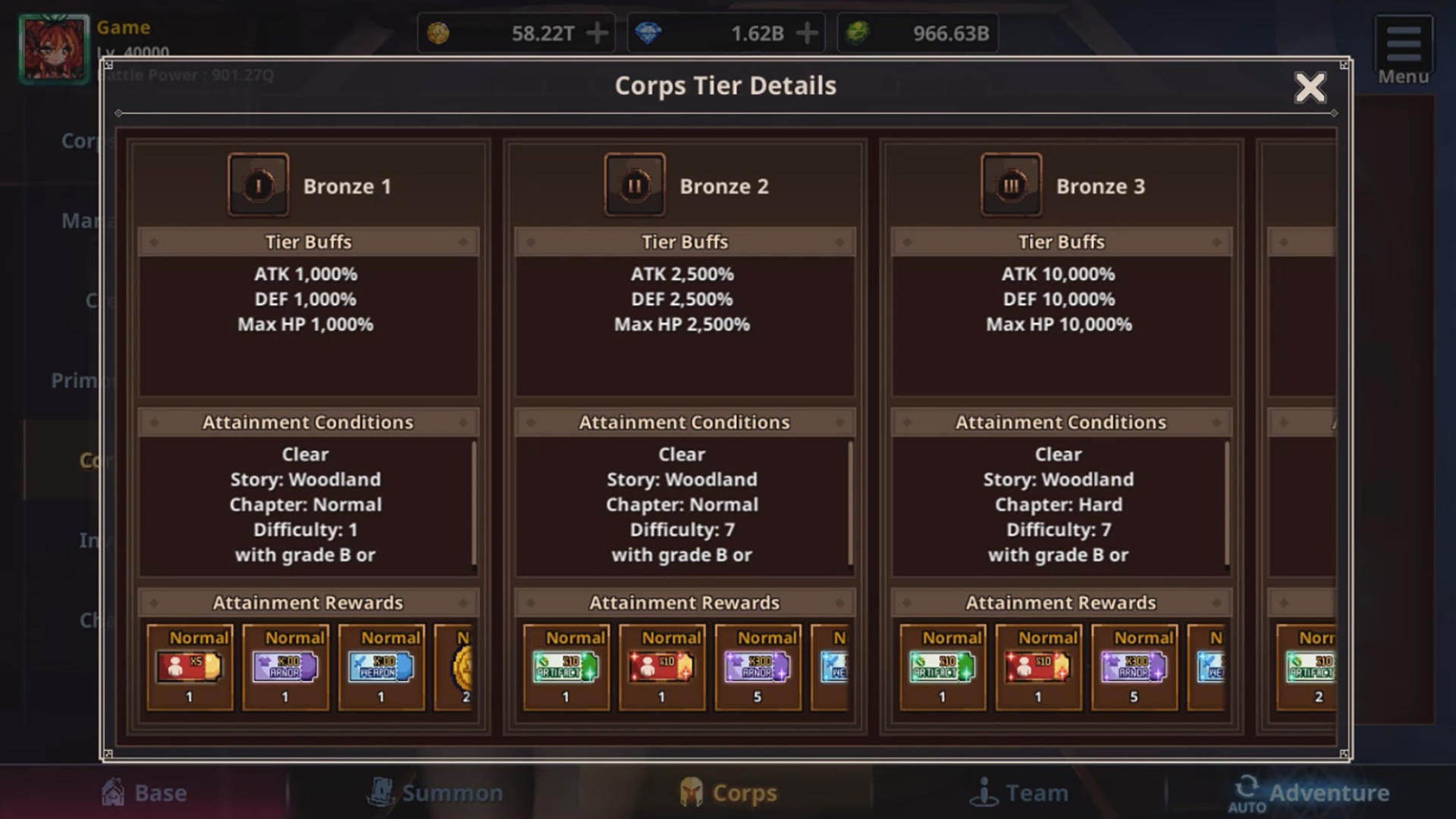1456x819 pixels.
Task: Click the x10 Artifact ticket reward in Bronze 2
Action: (x=566, y=666)
